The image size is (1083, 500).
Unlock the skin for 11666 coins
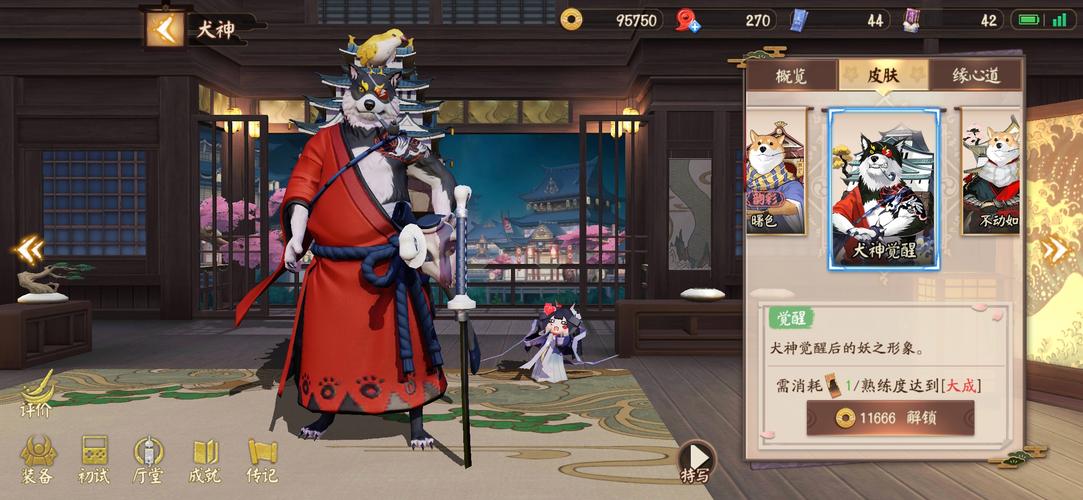point(890,417)
